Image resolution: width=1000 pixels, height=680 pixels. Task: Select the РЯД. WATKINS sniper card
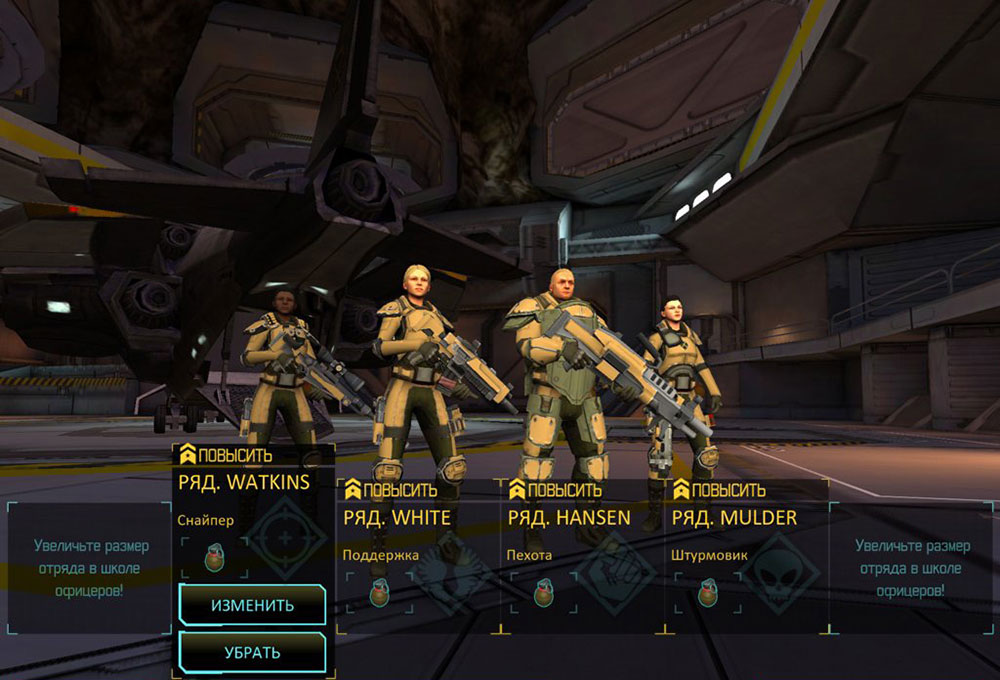pos(244,482)
